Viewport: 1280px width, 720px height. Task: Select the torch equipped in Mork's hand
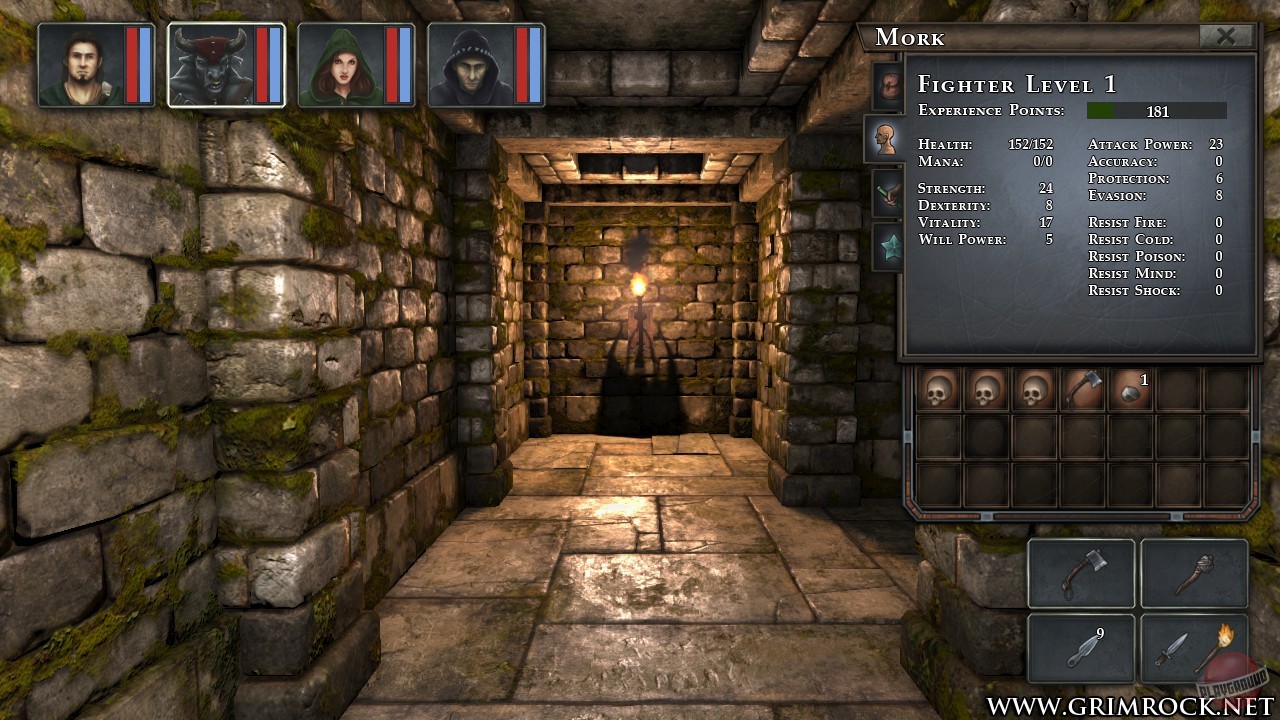point(1194,572)
